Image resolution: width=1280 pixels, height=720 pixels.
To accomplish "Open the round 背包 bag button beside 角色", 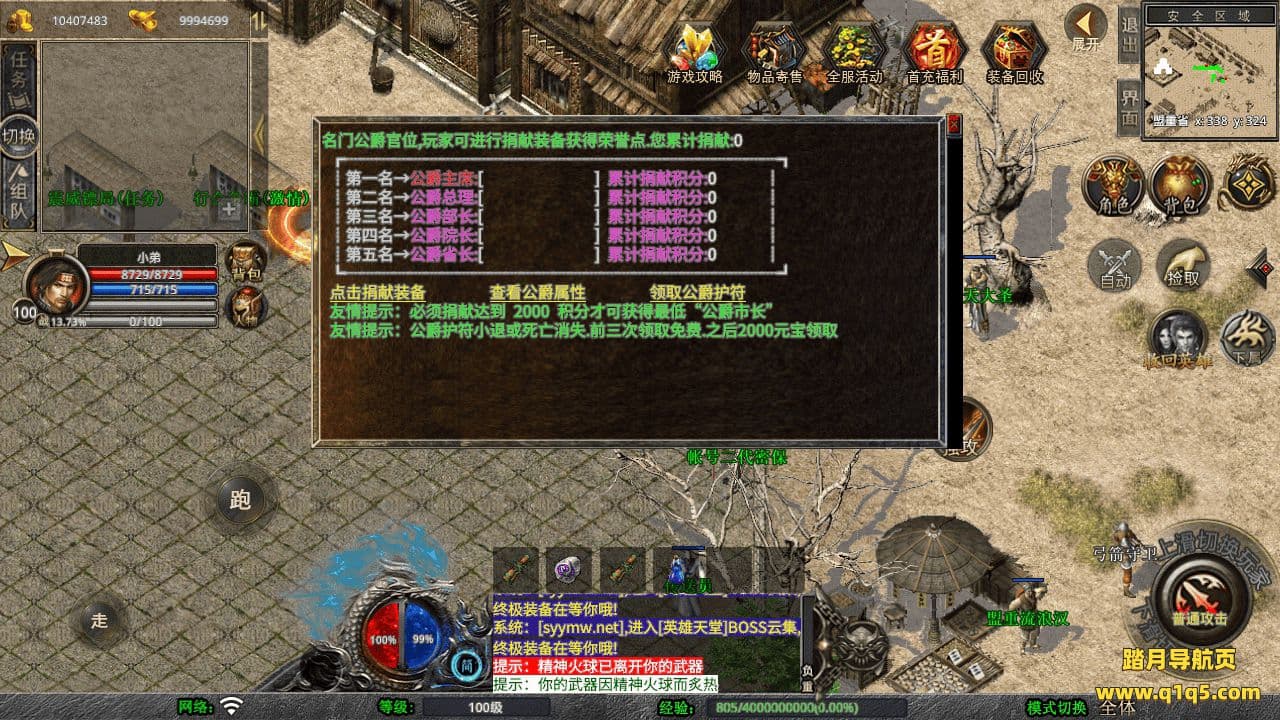I will coord(1180,186).
